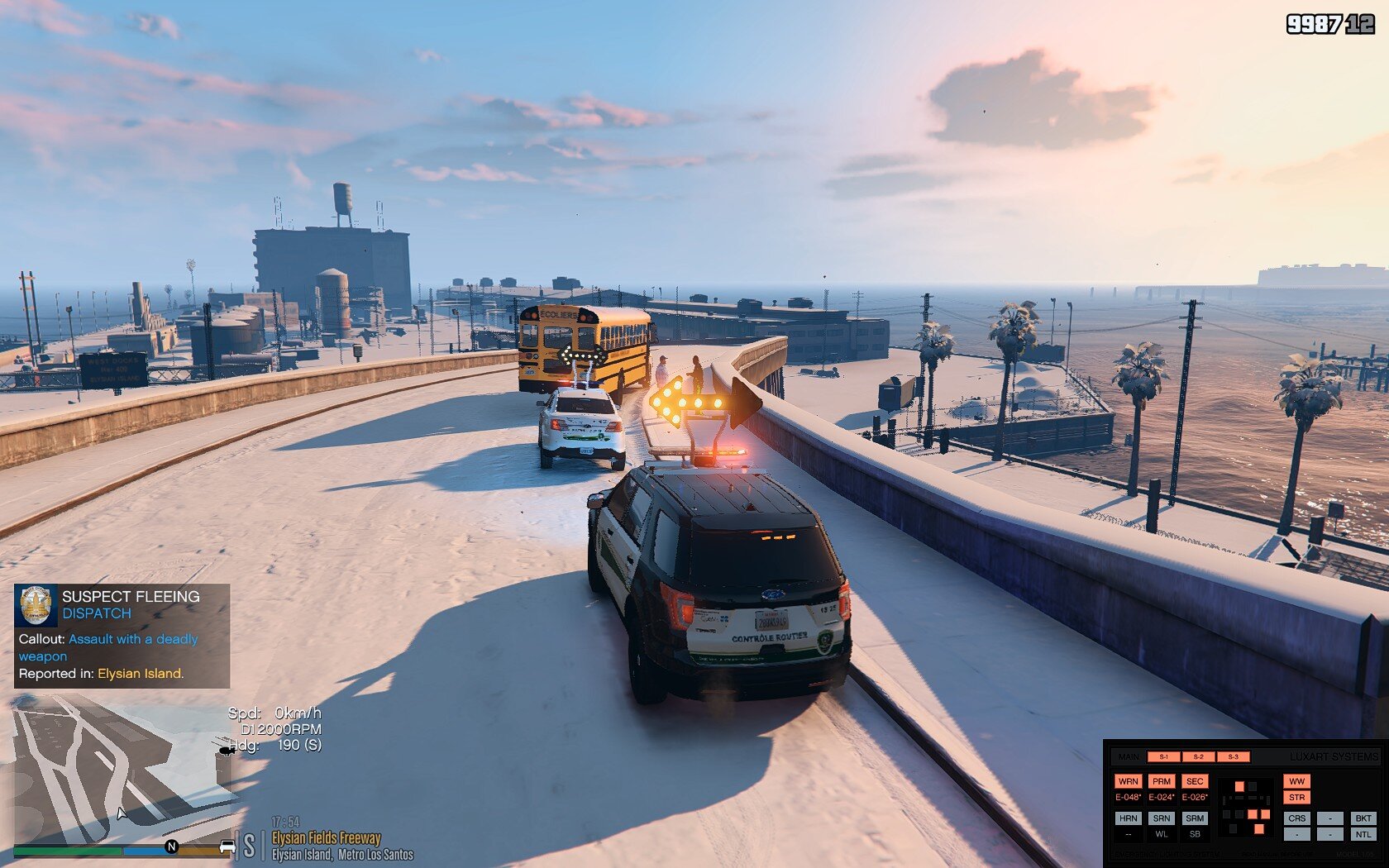Toggle the SEC secondary lights button
The width and height of the screenshot is (1389, 868).
(x=1195, y=781)
